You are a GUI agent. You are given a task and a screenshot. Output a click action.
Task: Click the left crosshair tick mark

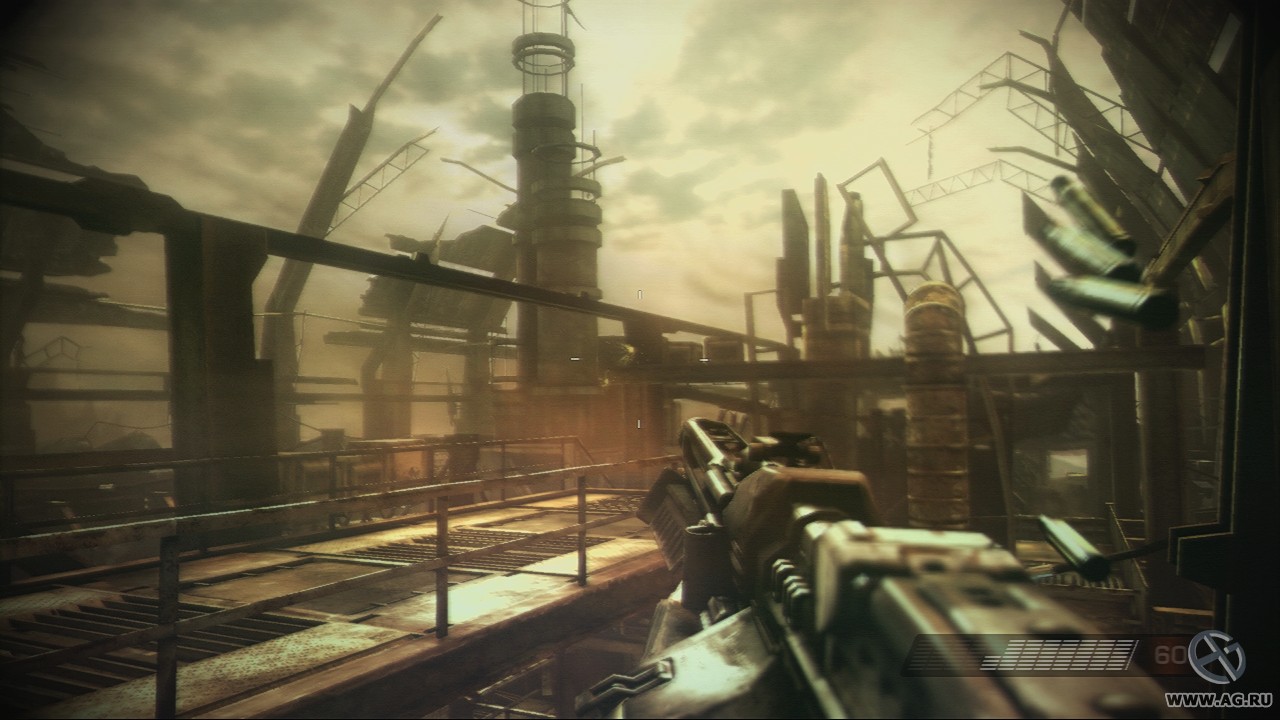tap(574, 358)
